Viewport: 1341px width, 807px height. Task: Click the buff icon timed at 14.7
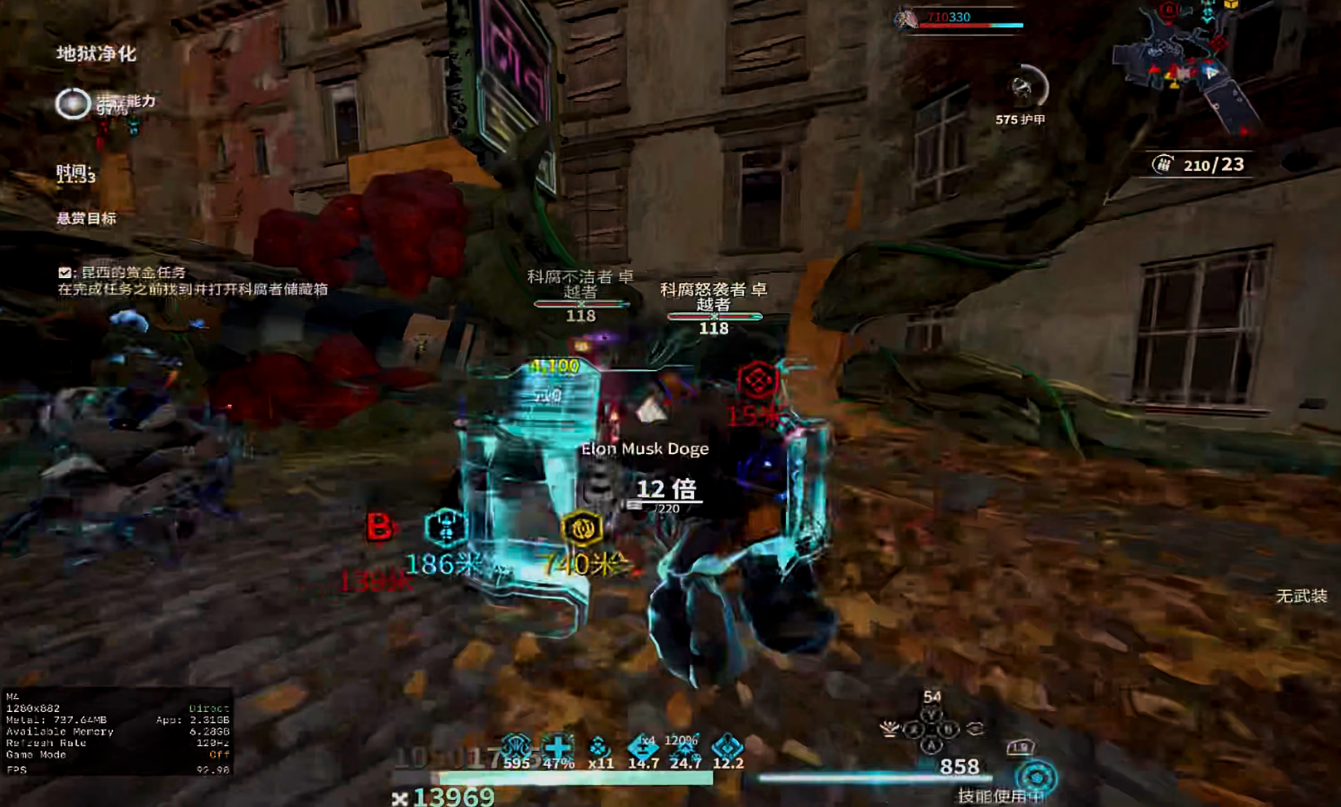pos(643,746)
